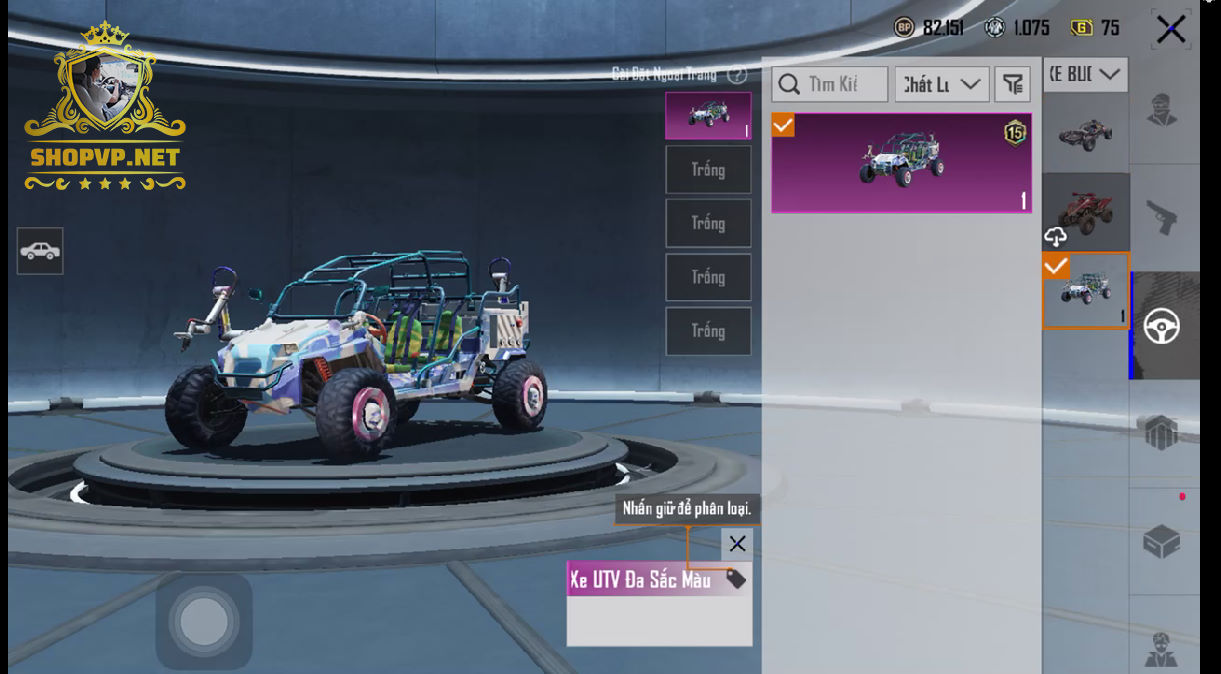1221x674 pixels.
Task: Click the car icon on left side
Action: [40, 251]
